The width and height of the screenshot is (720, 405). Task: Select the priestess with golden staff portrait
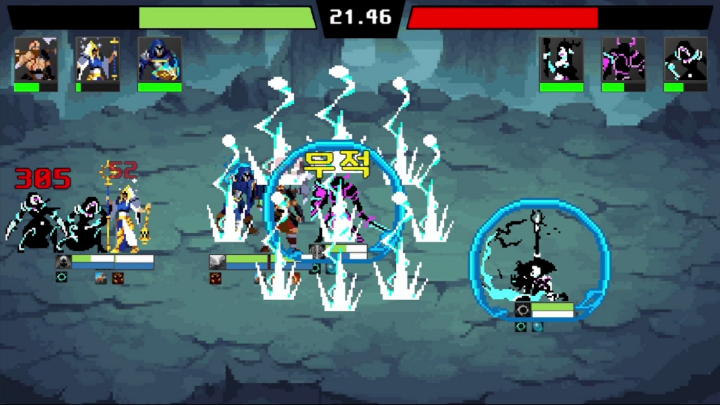point(97,59)
